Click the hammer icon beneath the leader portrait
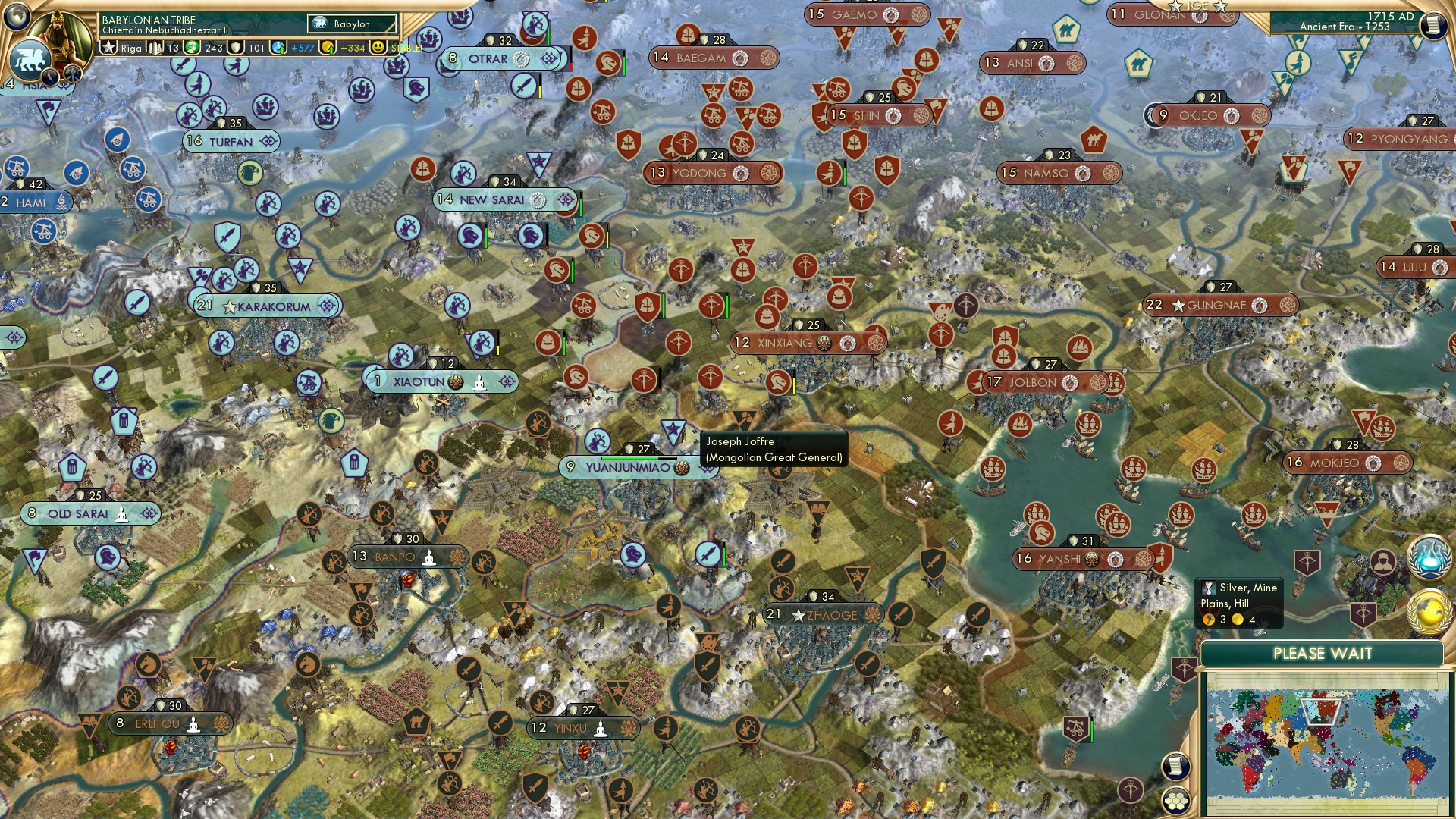The height and width of the screenshot is (819, 1456). click(73, 74)
